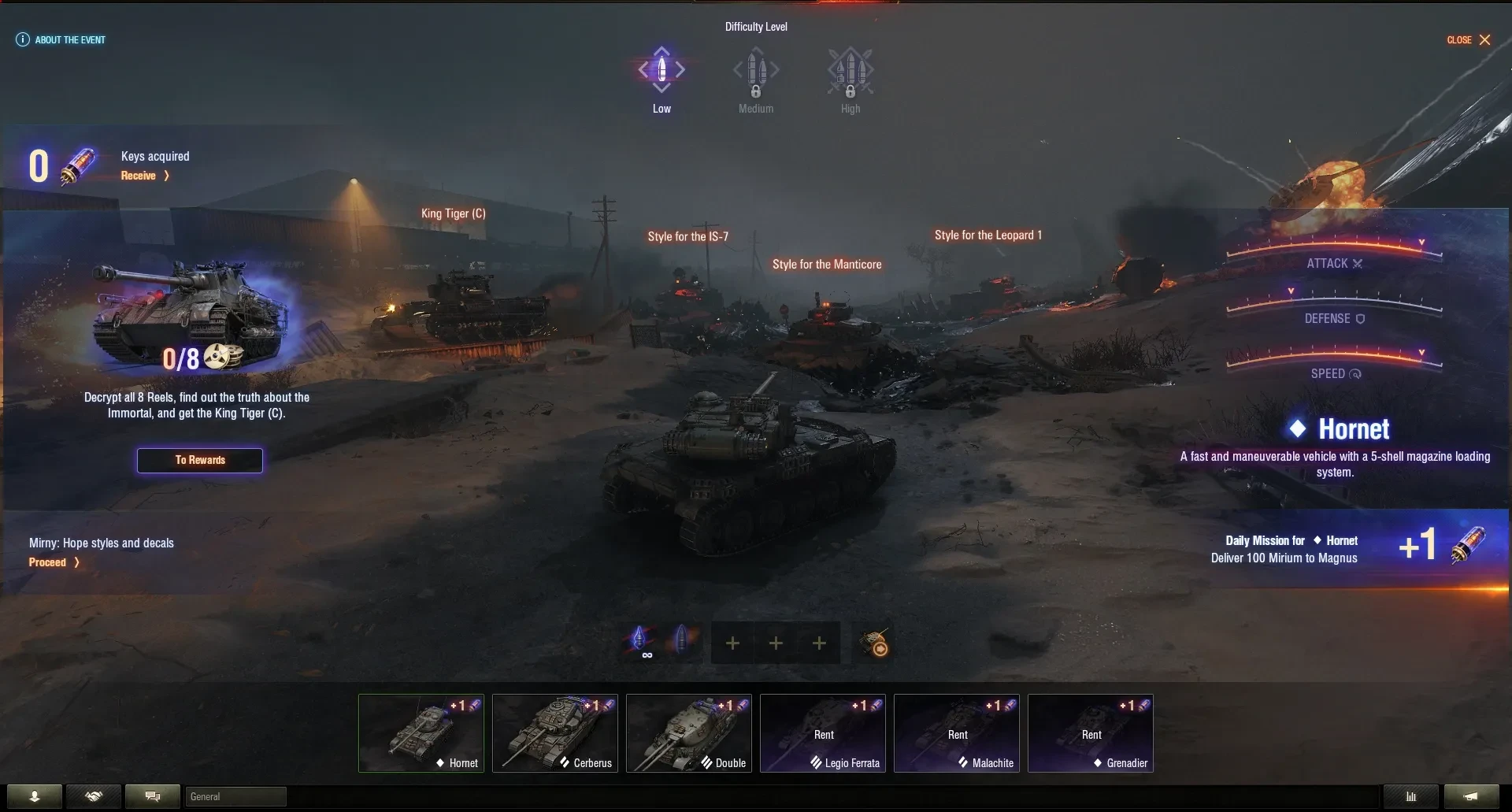The width and height of the screenshot is (1512, 812).
Task: Click the infinite shell ammo icon
Action: [x=641, y=642]
